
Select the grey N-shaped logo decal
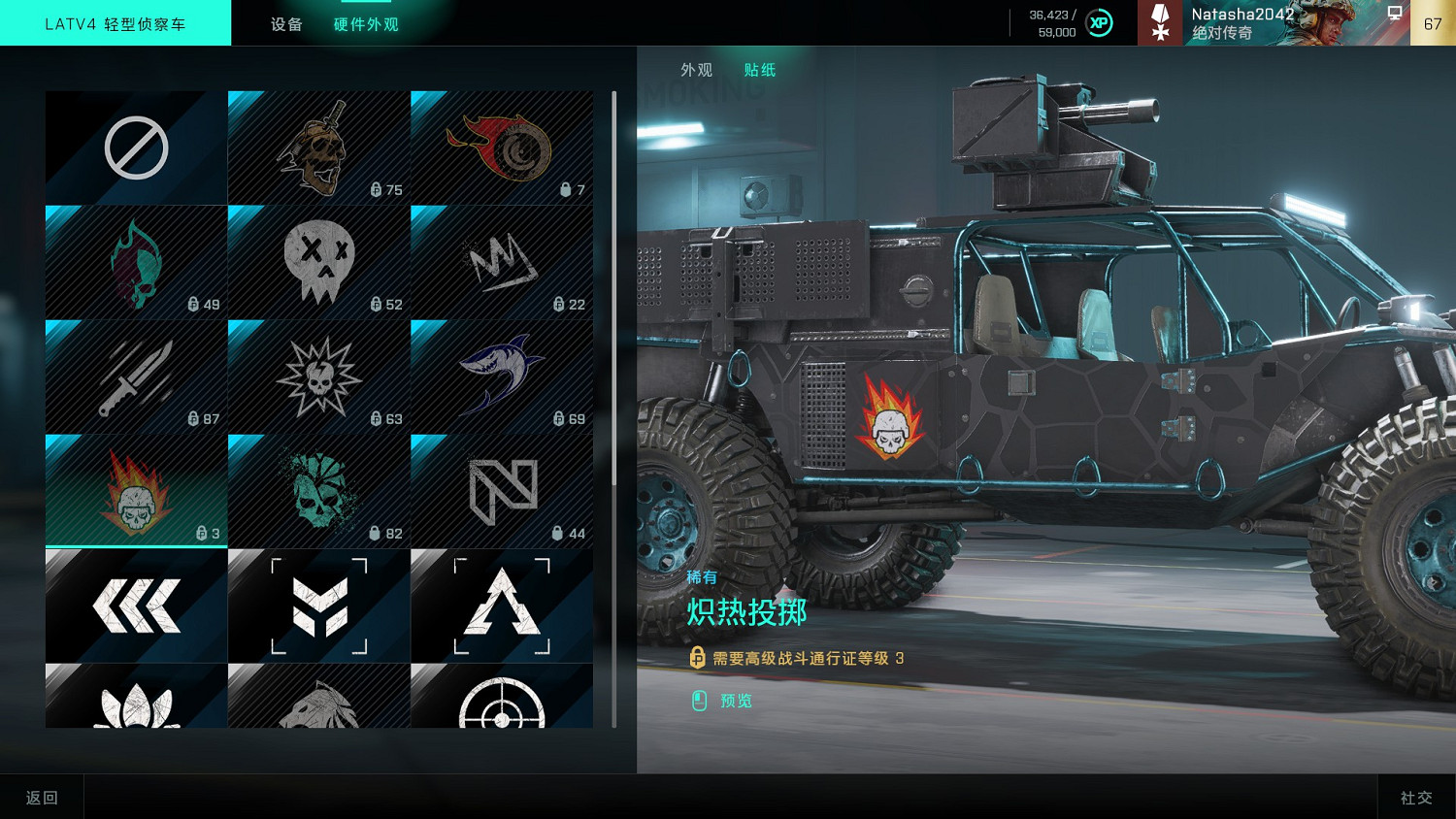pos(501,491)
